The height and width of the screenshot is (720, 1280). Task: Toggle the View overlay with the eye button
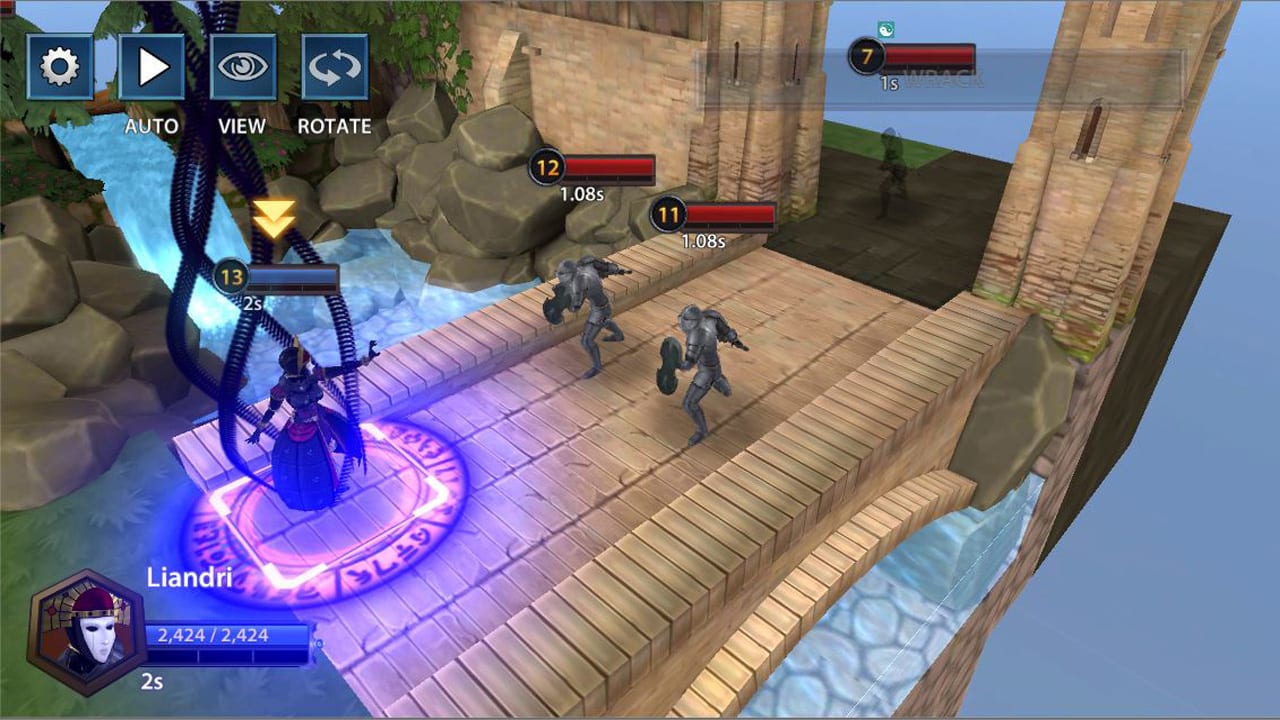tap(240, 66)
